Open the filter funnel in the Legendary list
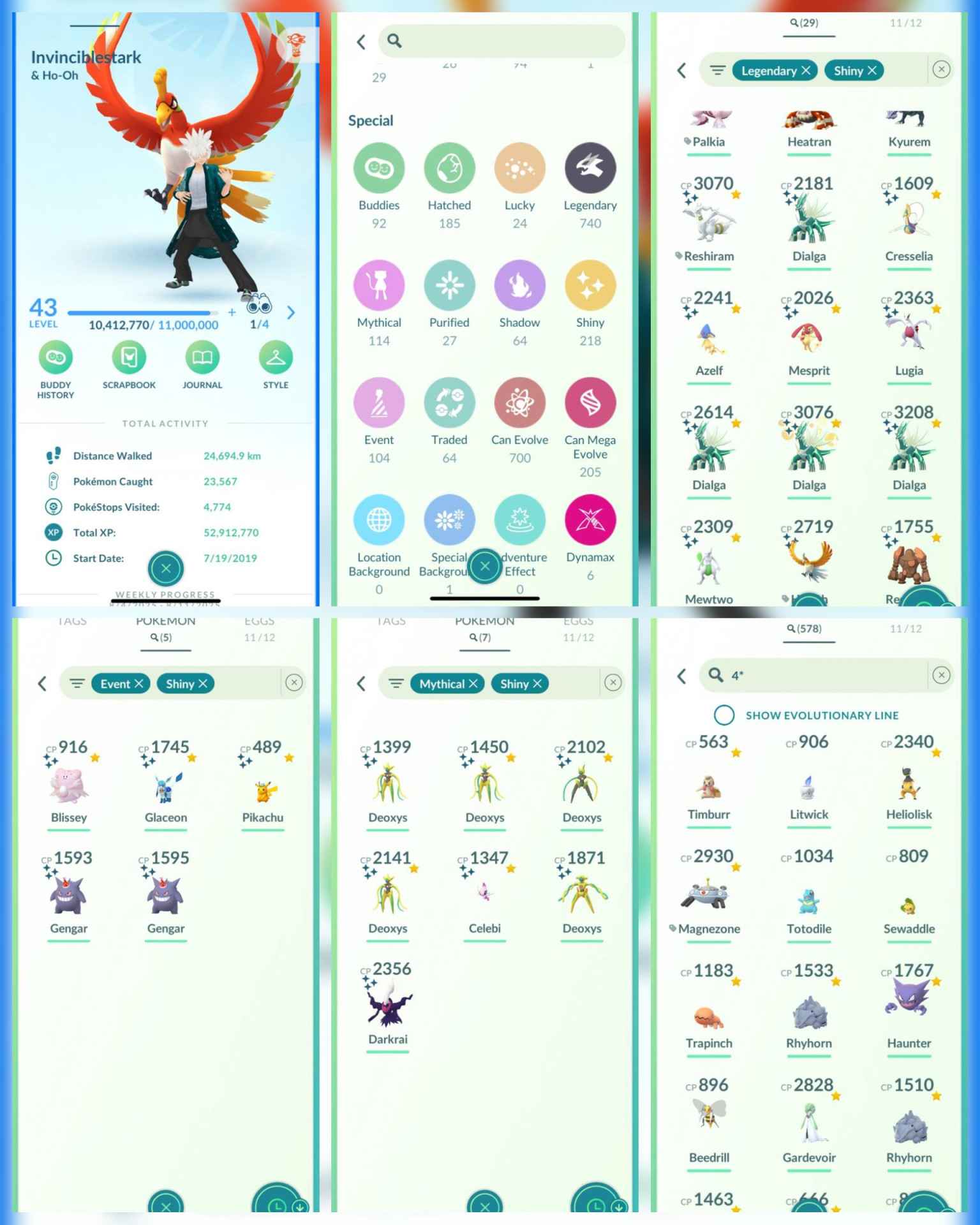The height and width of the screenshot is (1225, 980). pyautogui.click(x=718, y=70)
